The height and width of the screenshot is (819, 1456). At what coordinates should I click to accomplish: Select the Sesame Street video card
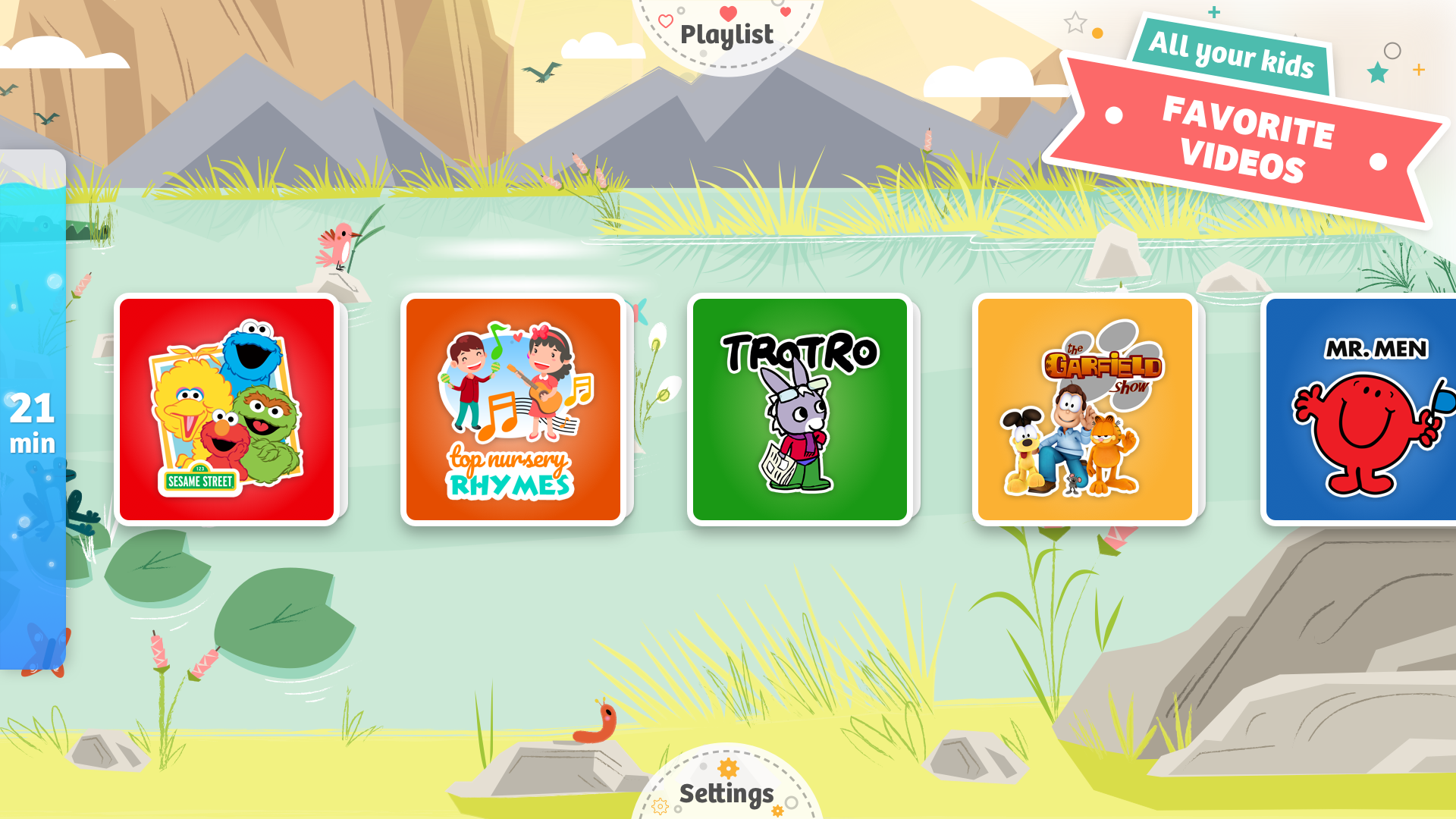[226, 408]
